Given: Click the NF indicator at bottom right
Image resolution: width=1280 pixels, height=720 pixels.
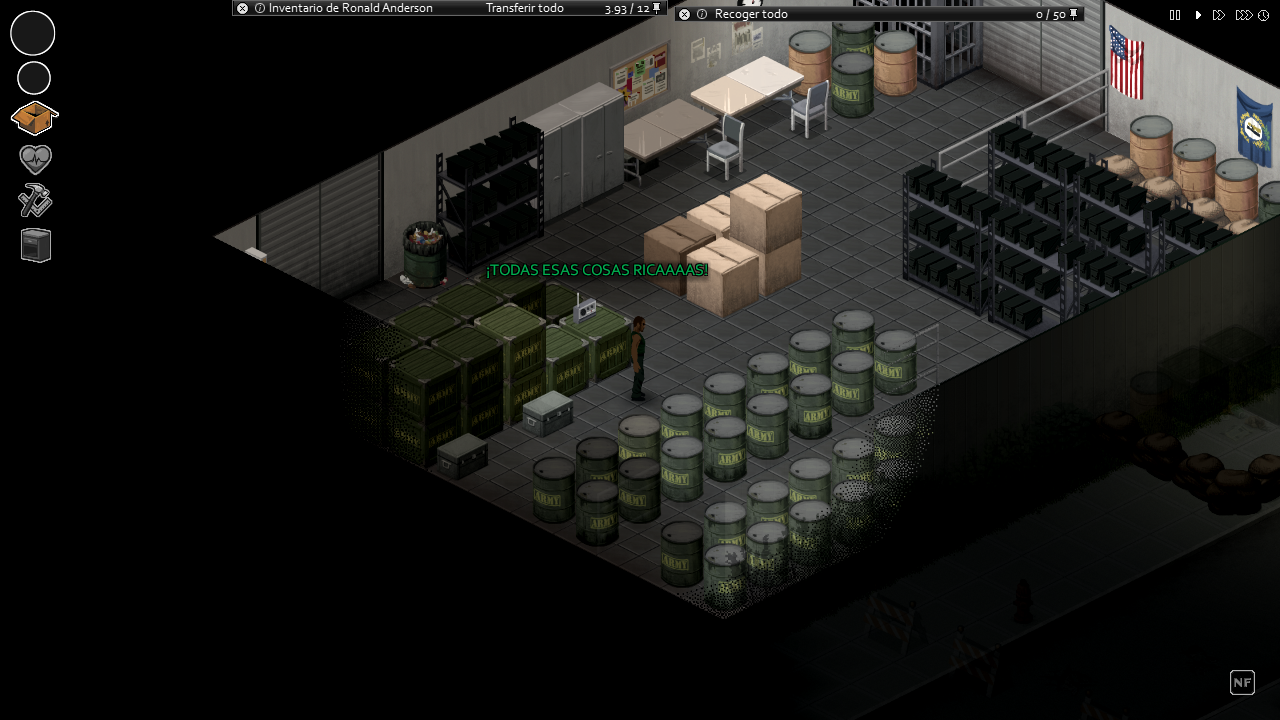Looking at the screenshot, I should (1242, 682).
